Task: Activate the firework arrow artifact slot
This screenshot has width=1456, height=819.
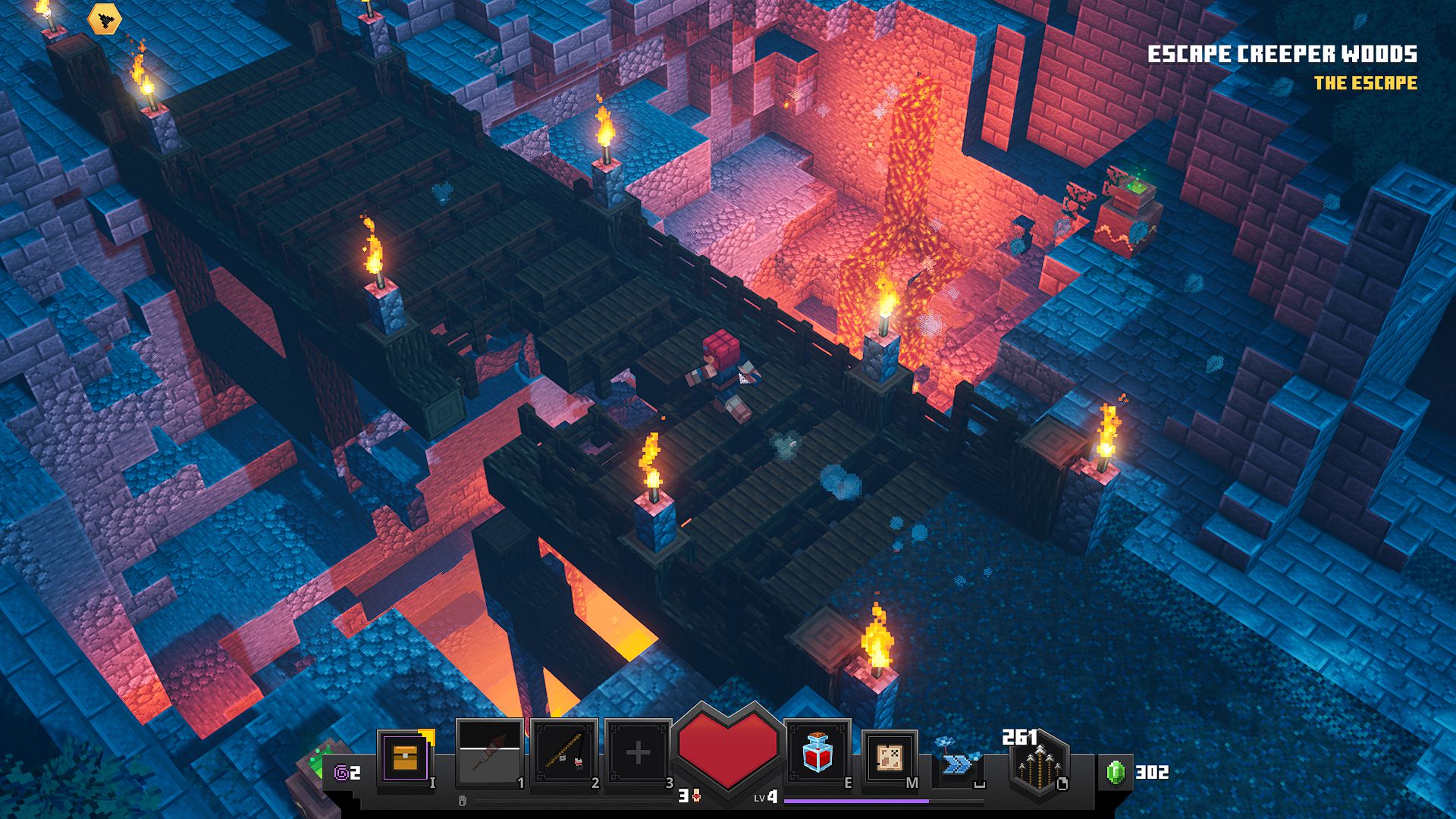Action: click(x=489, y=755)
